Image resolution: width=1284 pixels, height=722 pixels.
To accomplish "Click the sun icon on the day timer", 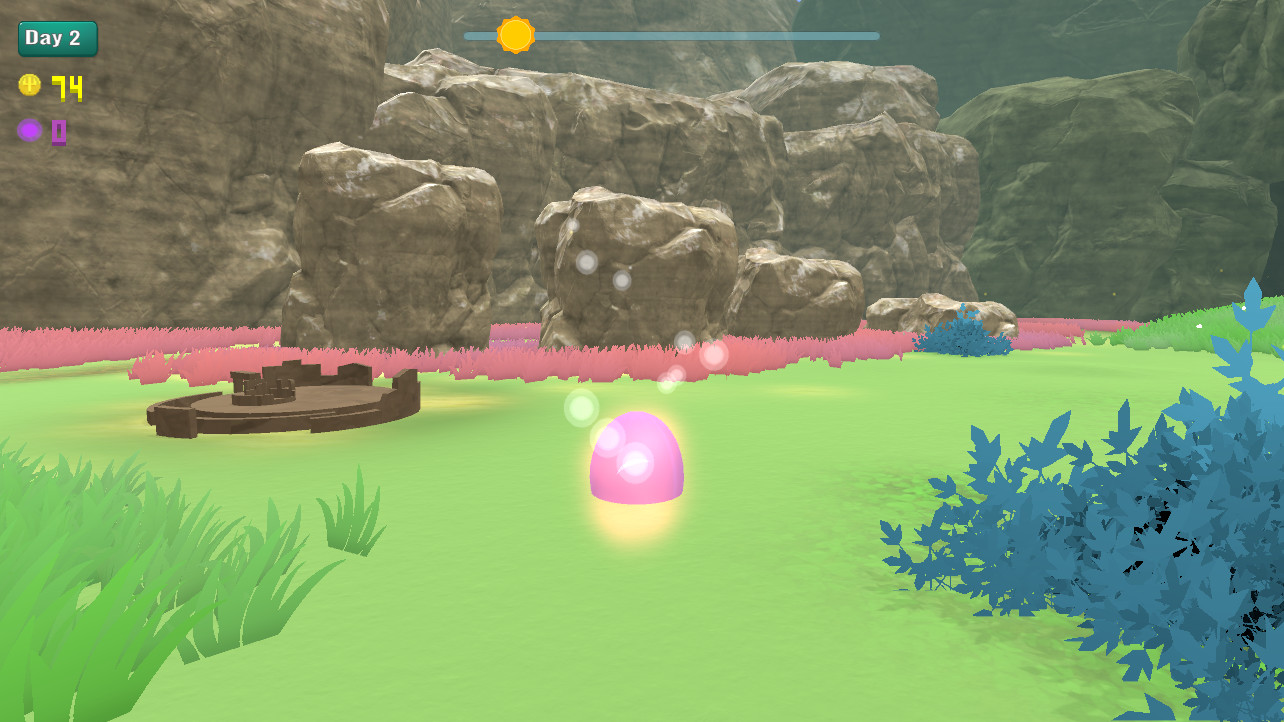I will (517, 34).
